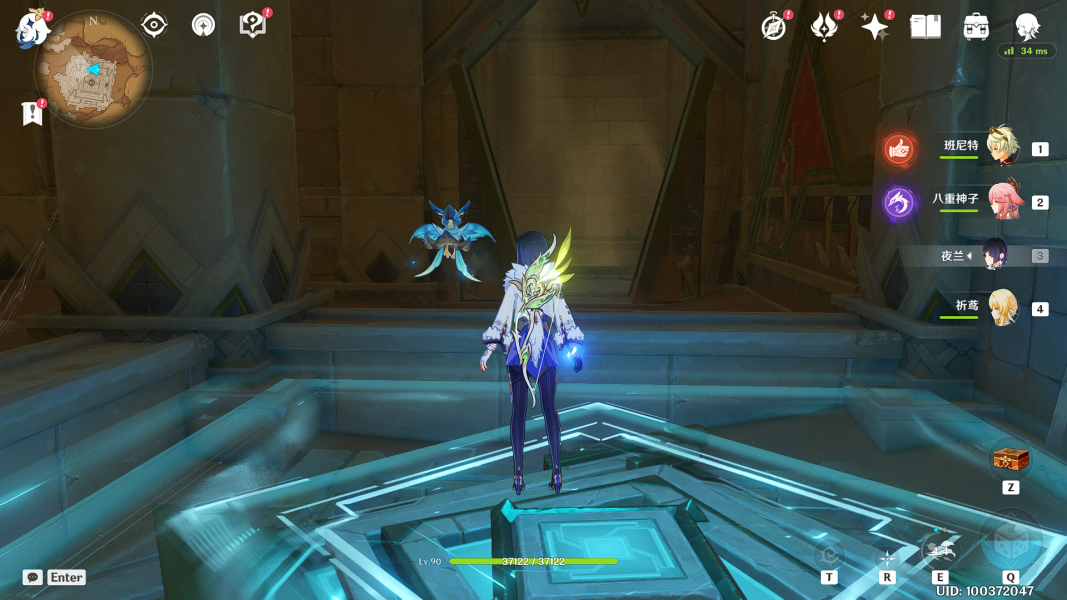
Task: Toggle the eye-shaped Elemental Sight icon
Action: (x=154, y=25)
